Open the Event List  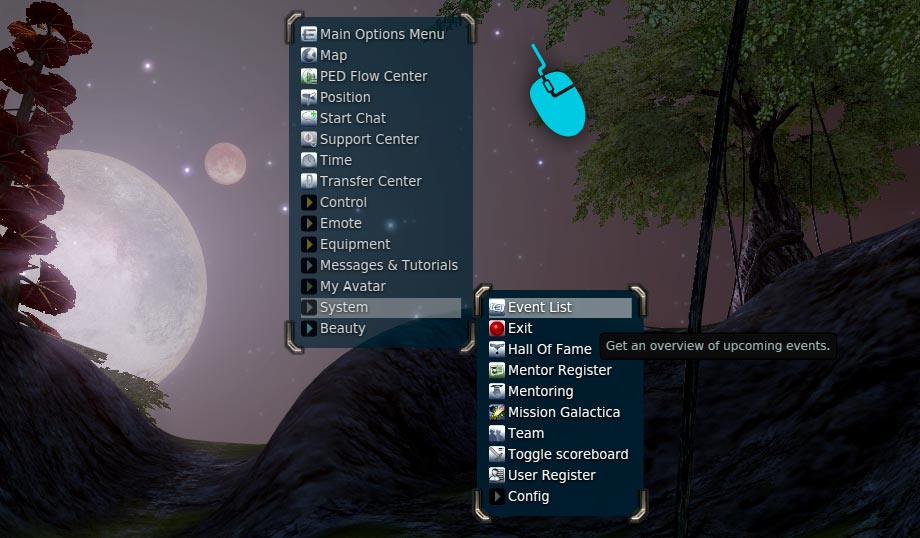539,307
